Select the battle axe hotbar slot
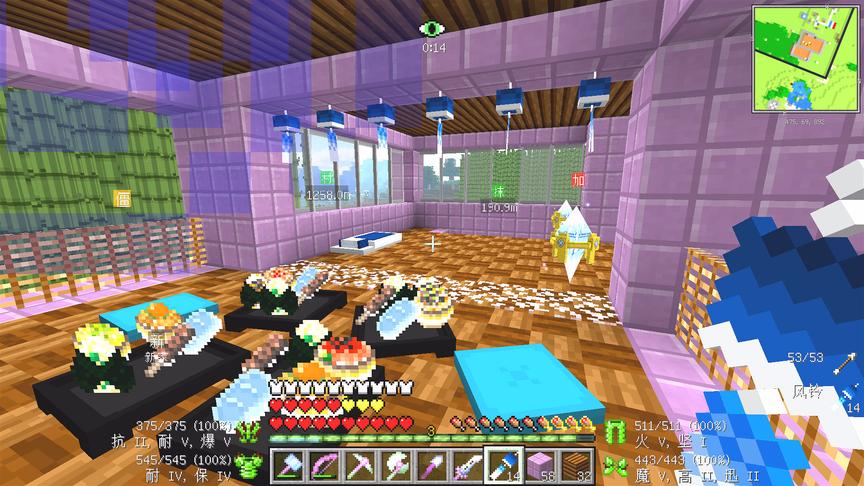The image size is (864, 486). point(395,465)
